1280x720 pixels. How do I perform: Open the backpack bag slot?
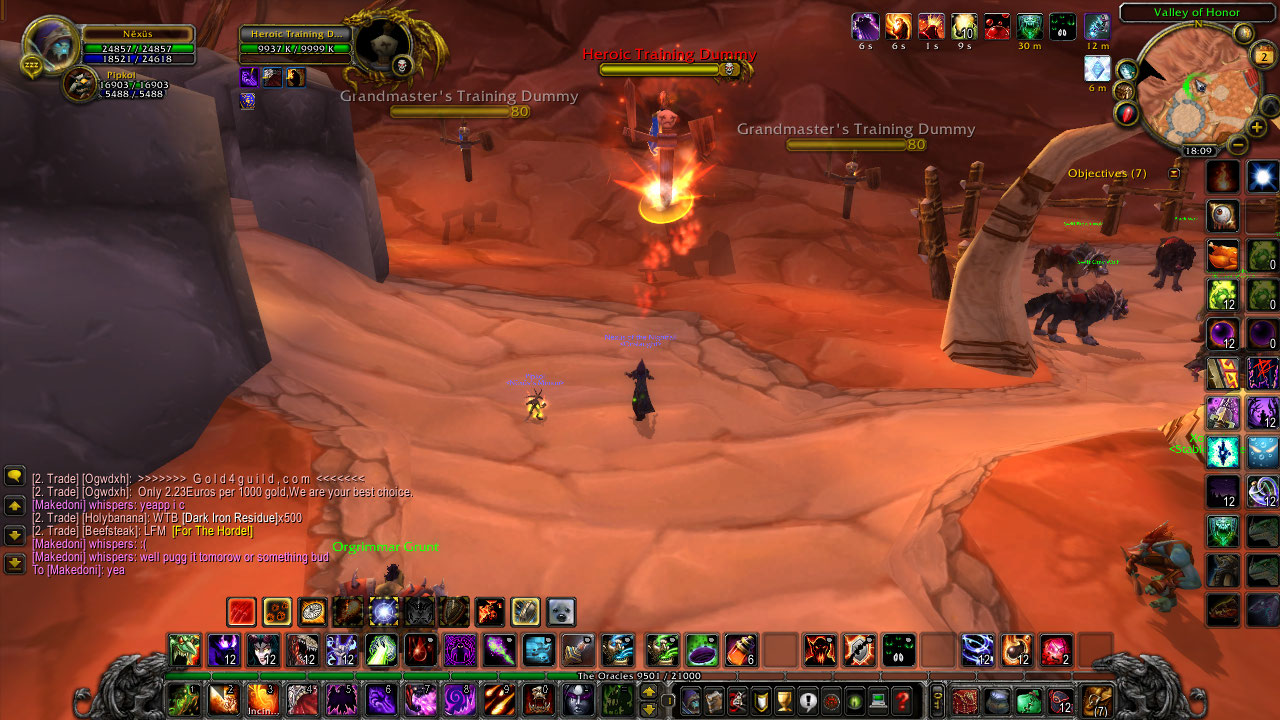(1097, 700)
